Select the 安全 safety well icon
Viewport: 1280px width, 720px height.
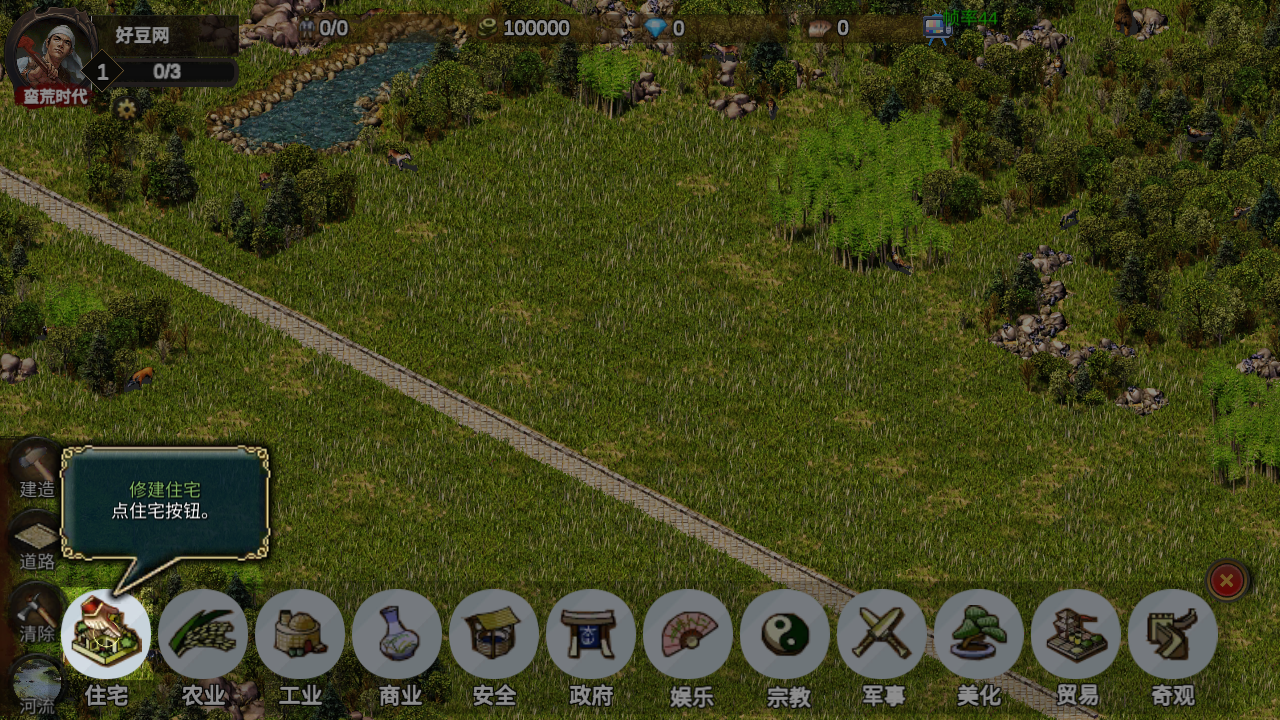tap(494, 634)
